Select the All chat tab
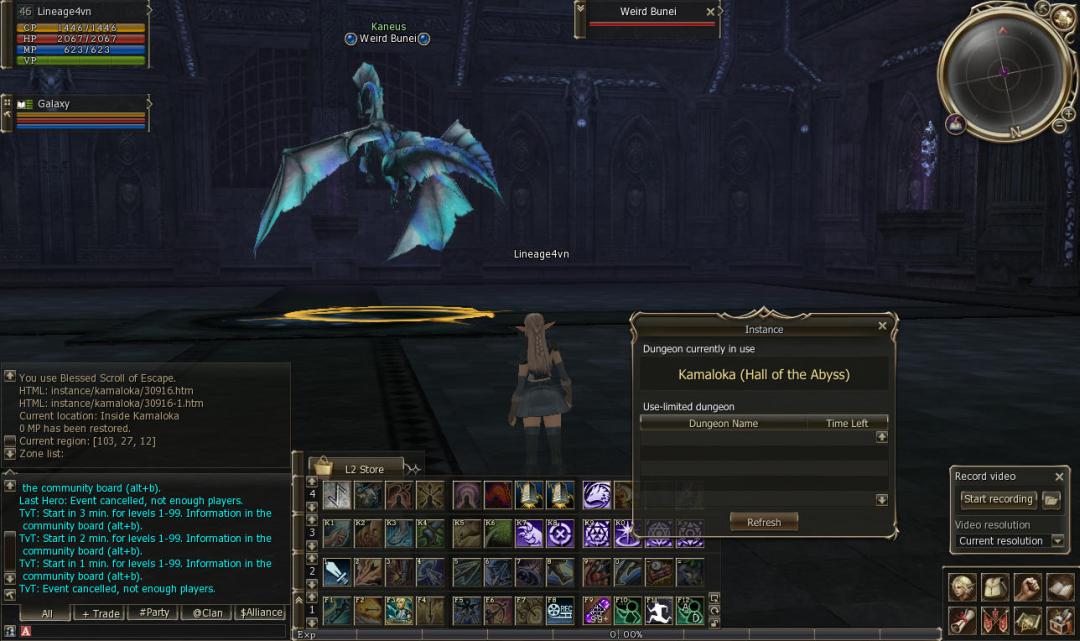1080x641 pixels. coord(46,613)
